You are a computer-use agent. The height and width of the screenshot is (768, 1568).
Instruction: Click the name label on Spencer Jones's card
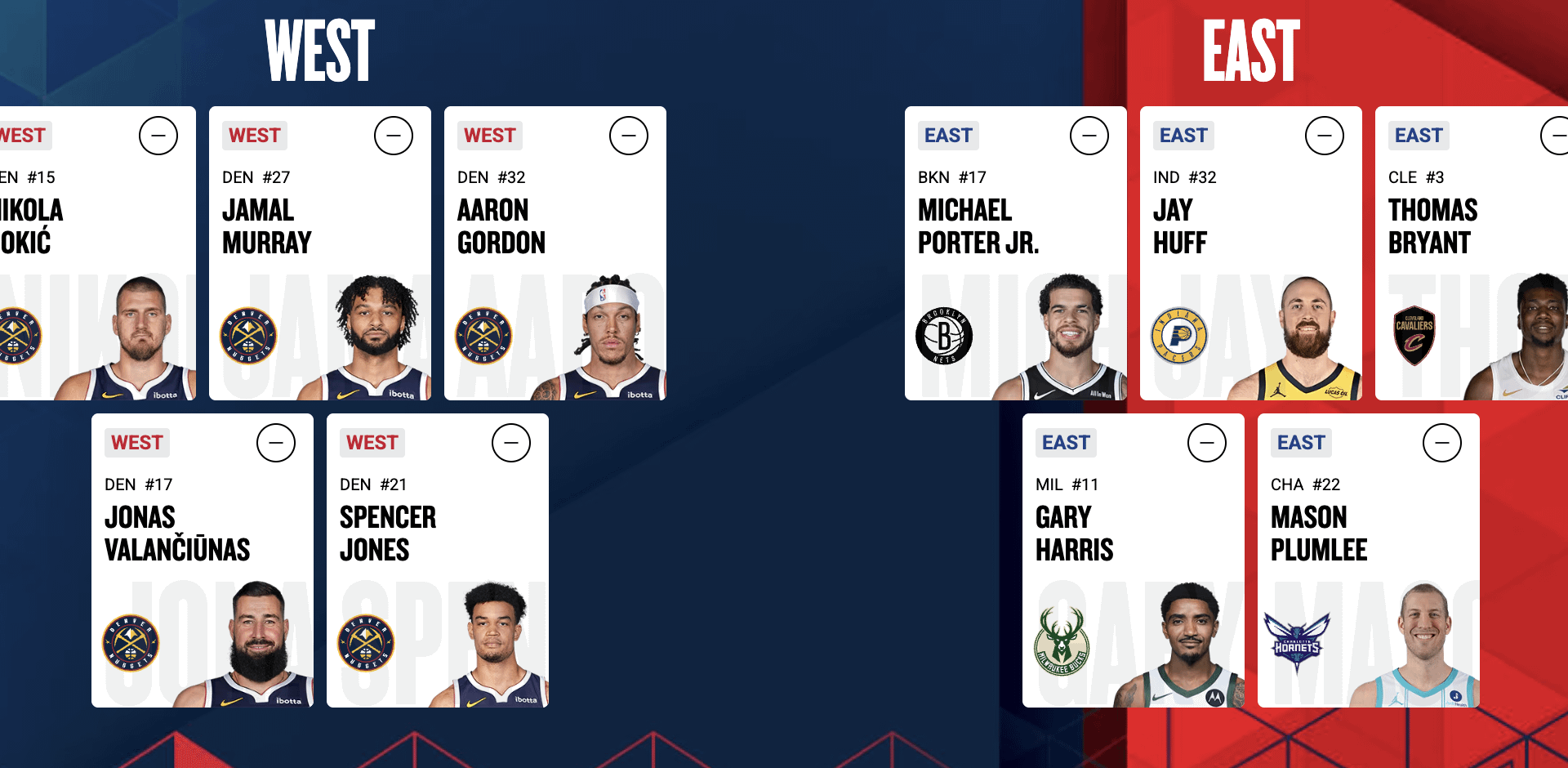[x=388, y=534]
